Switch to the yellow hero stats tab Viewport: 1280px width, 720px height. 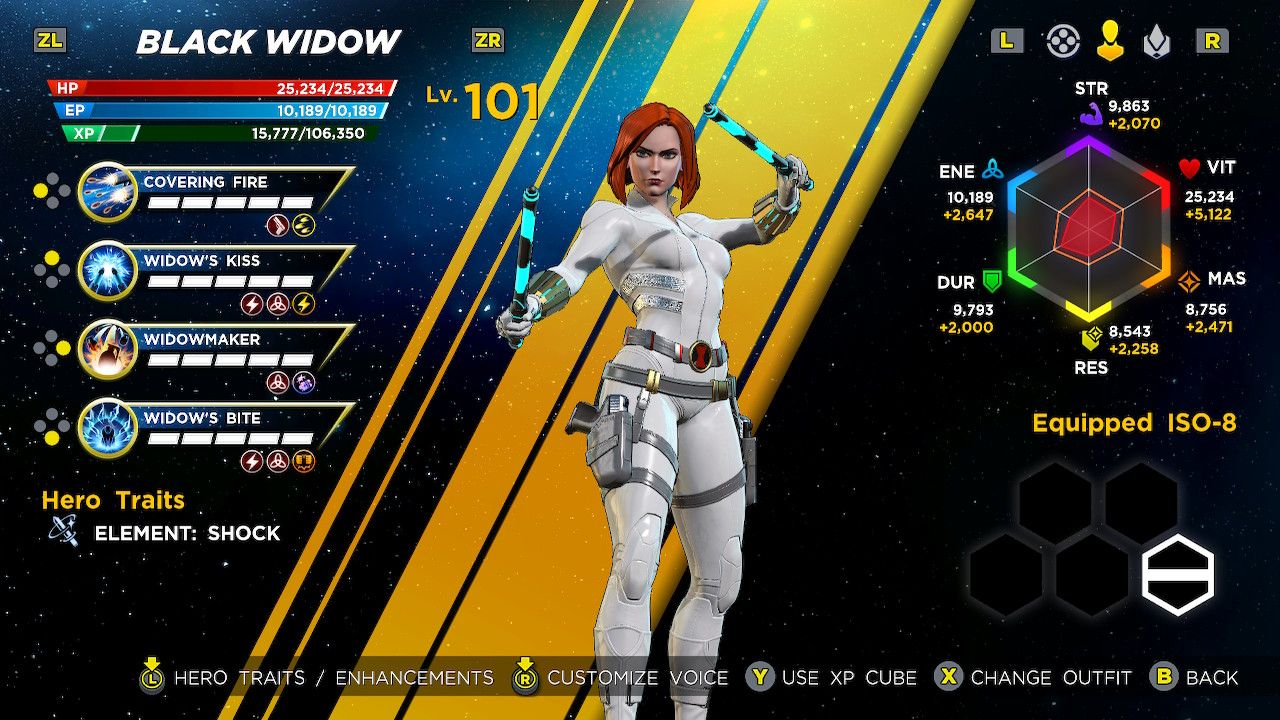[x=1110, y=41]
